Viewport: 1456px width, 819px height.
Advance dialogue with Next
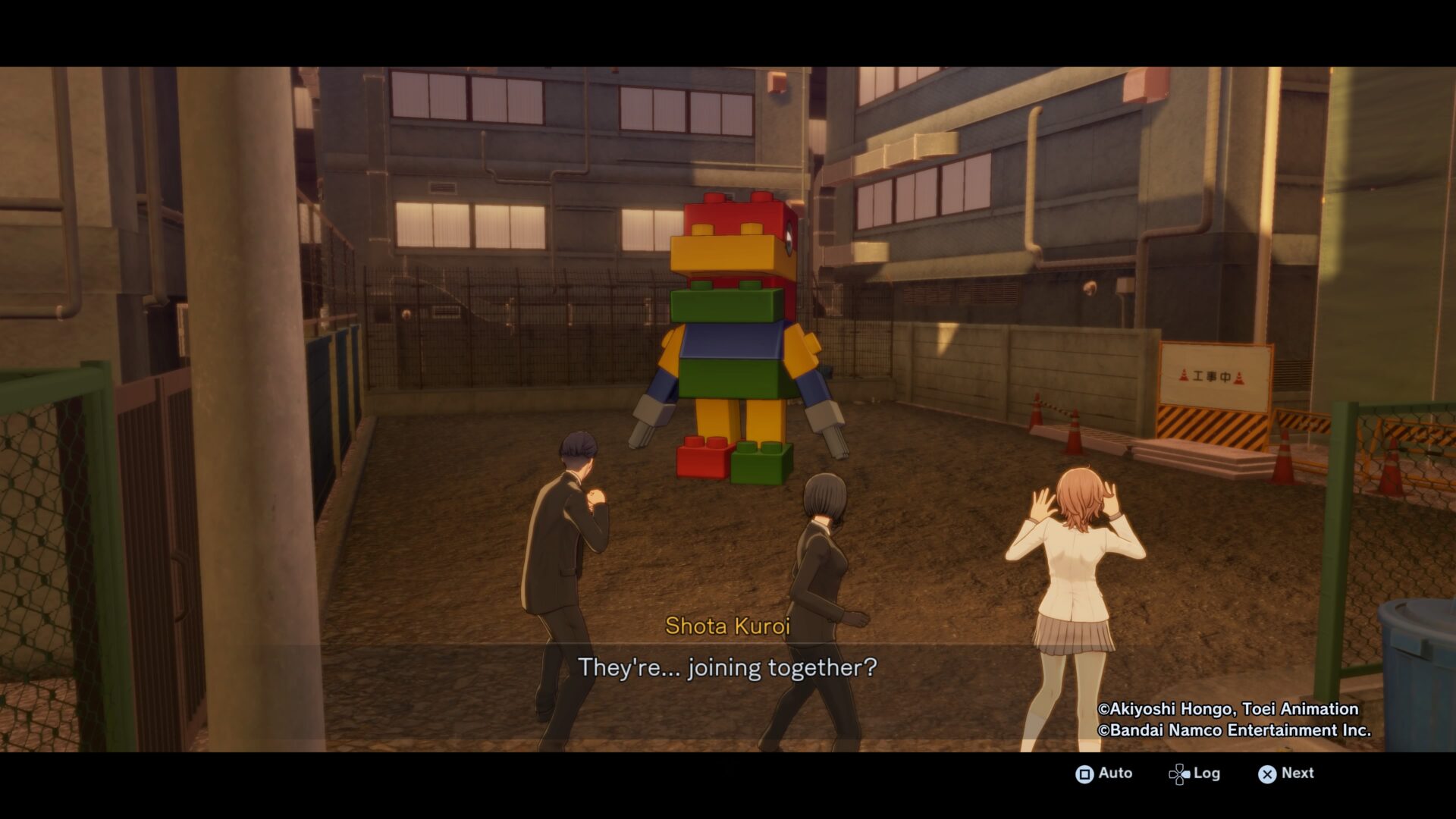(x=1286, y=773)
